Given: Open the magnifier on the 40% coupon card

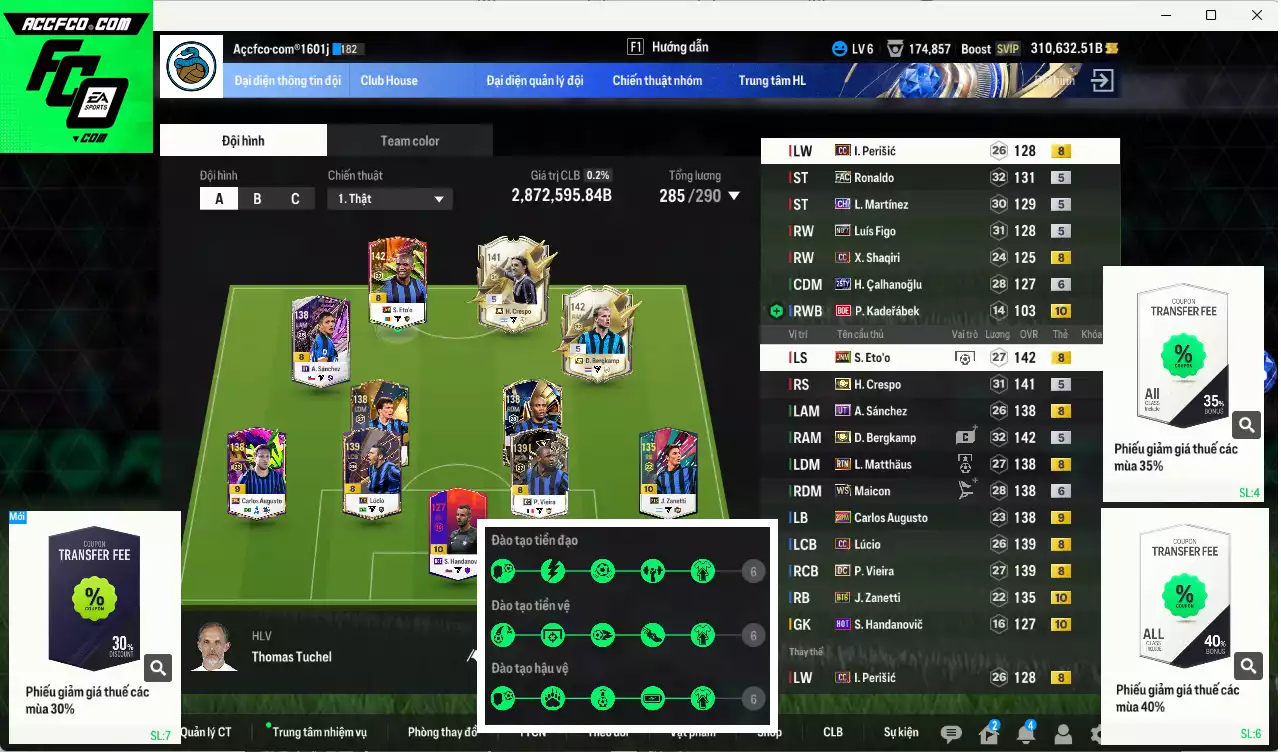Looking at the screenshot, I should point(1246,663).
